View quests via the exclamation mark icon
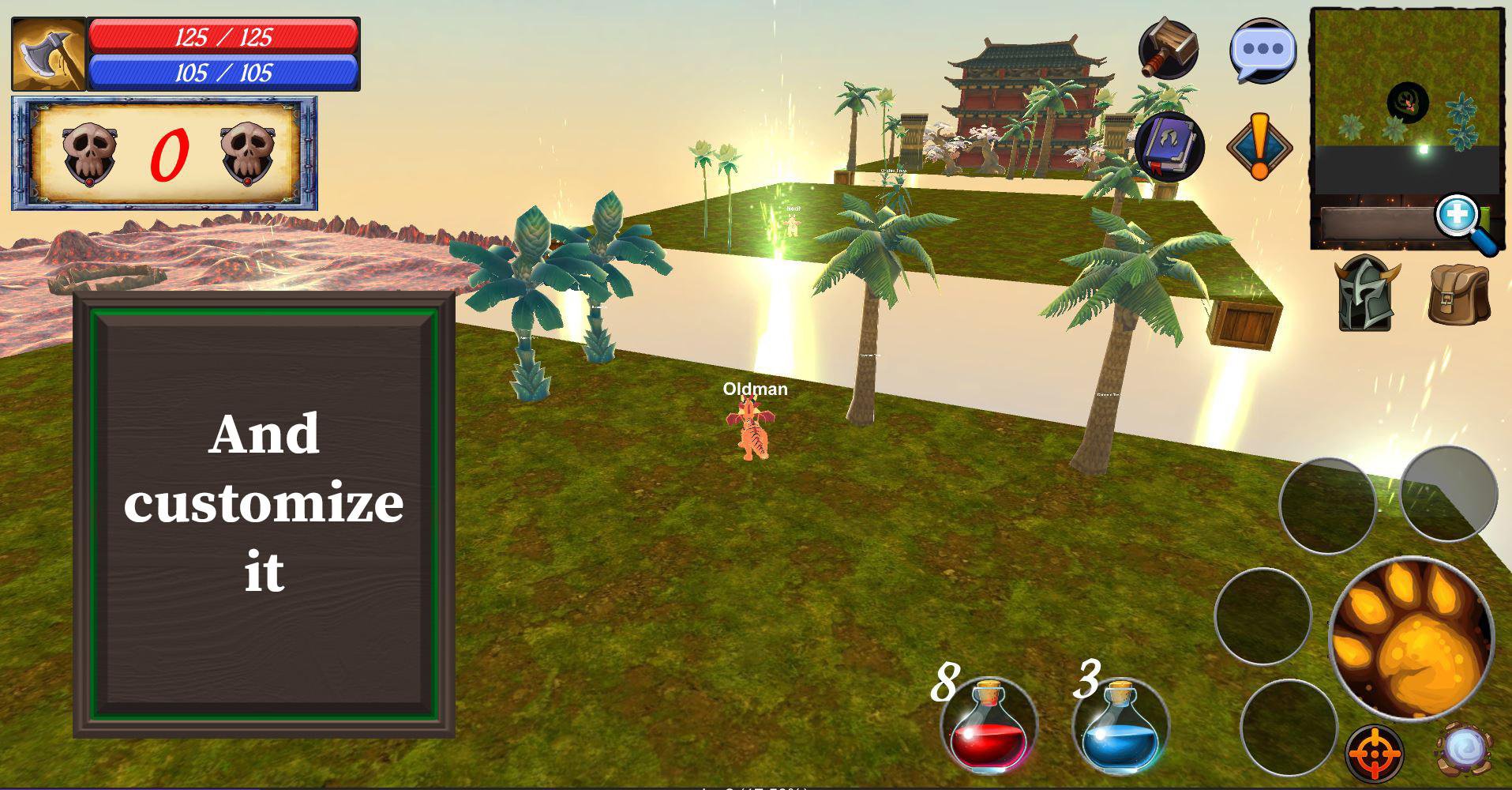The width and height of the screenshot is (1512, 790). click(1261, 146)
